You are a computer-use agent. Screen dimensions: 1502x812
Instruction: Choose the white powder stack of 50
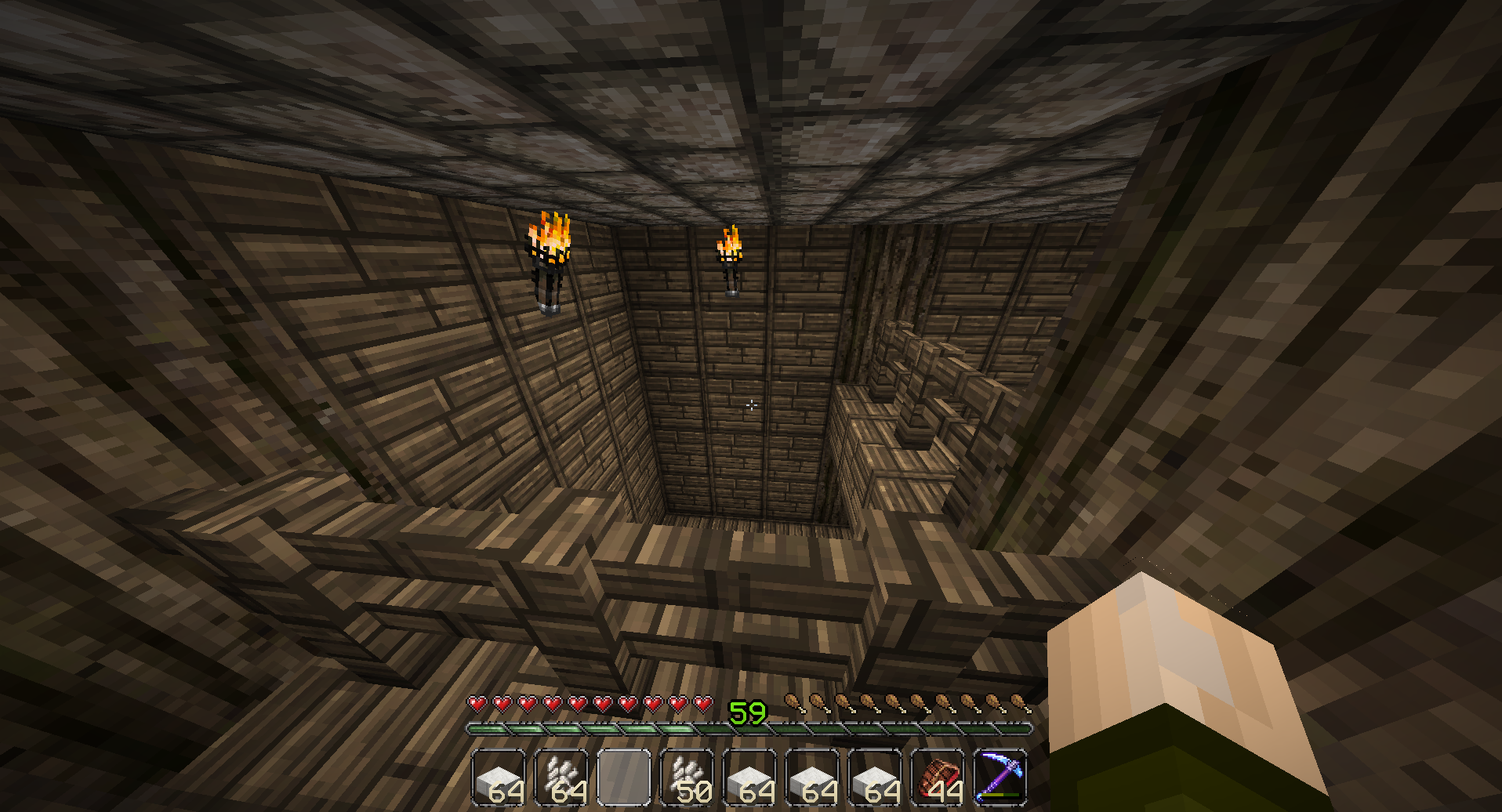pyautogui.click(x=687, y=777)
